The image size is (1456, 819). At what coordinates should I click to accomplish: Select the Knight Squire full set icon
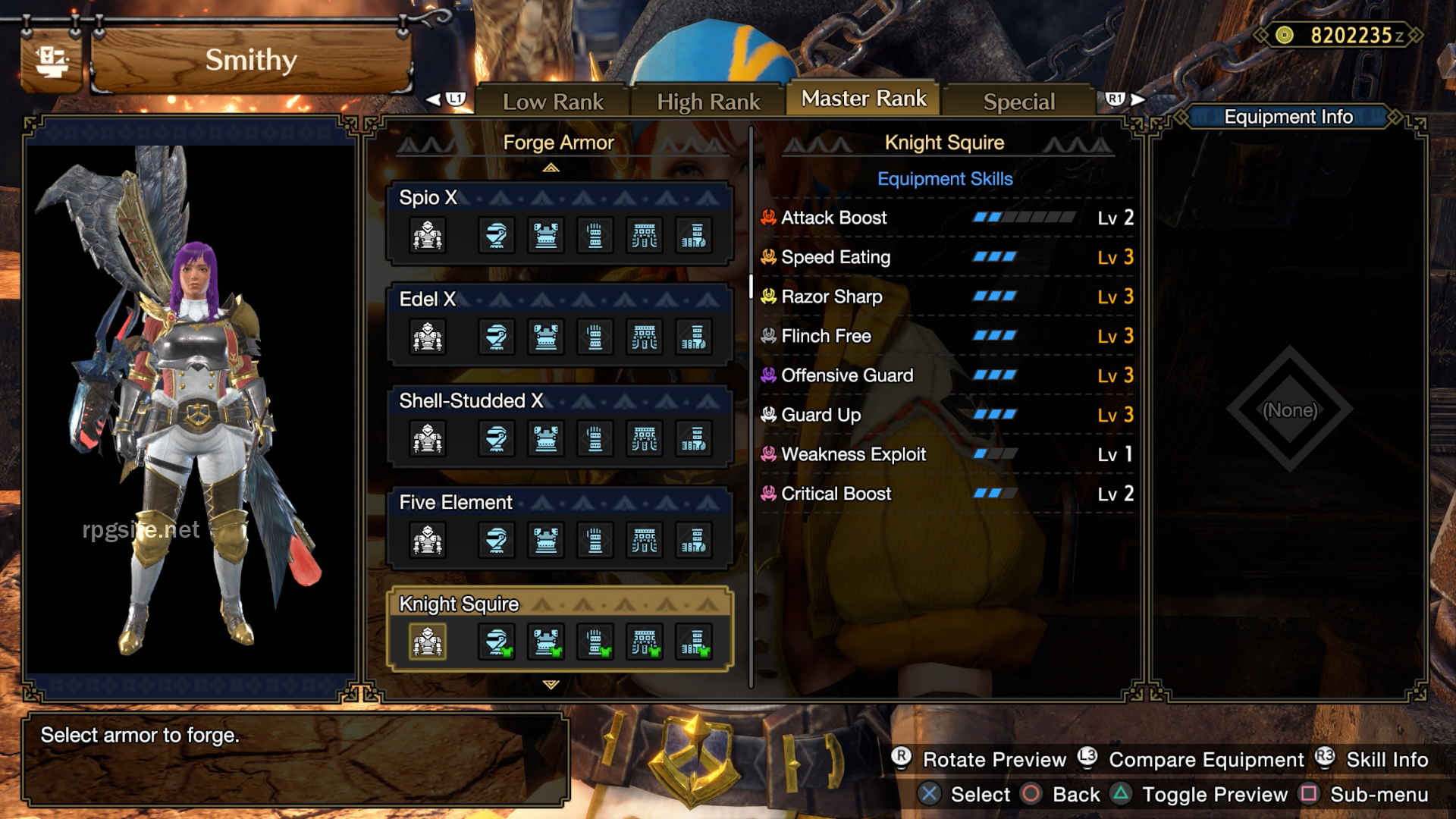(x=427, y=641)
